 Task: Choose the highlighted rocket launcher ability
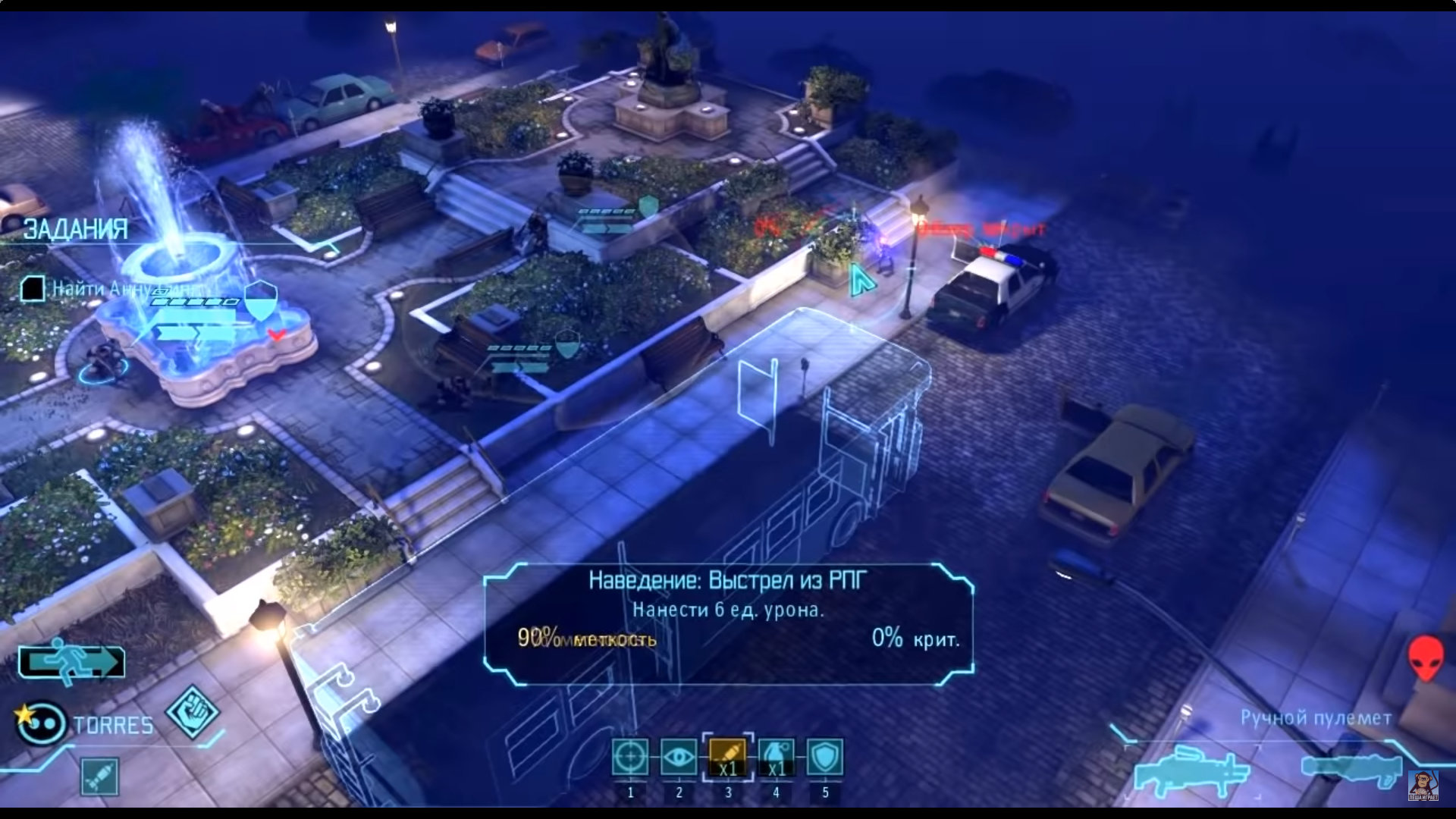[728, 758]
